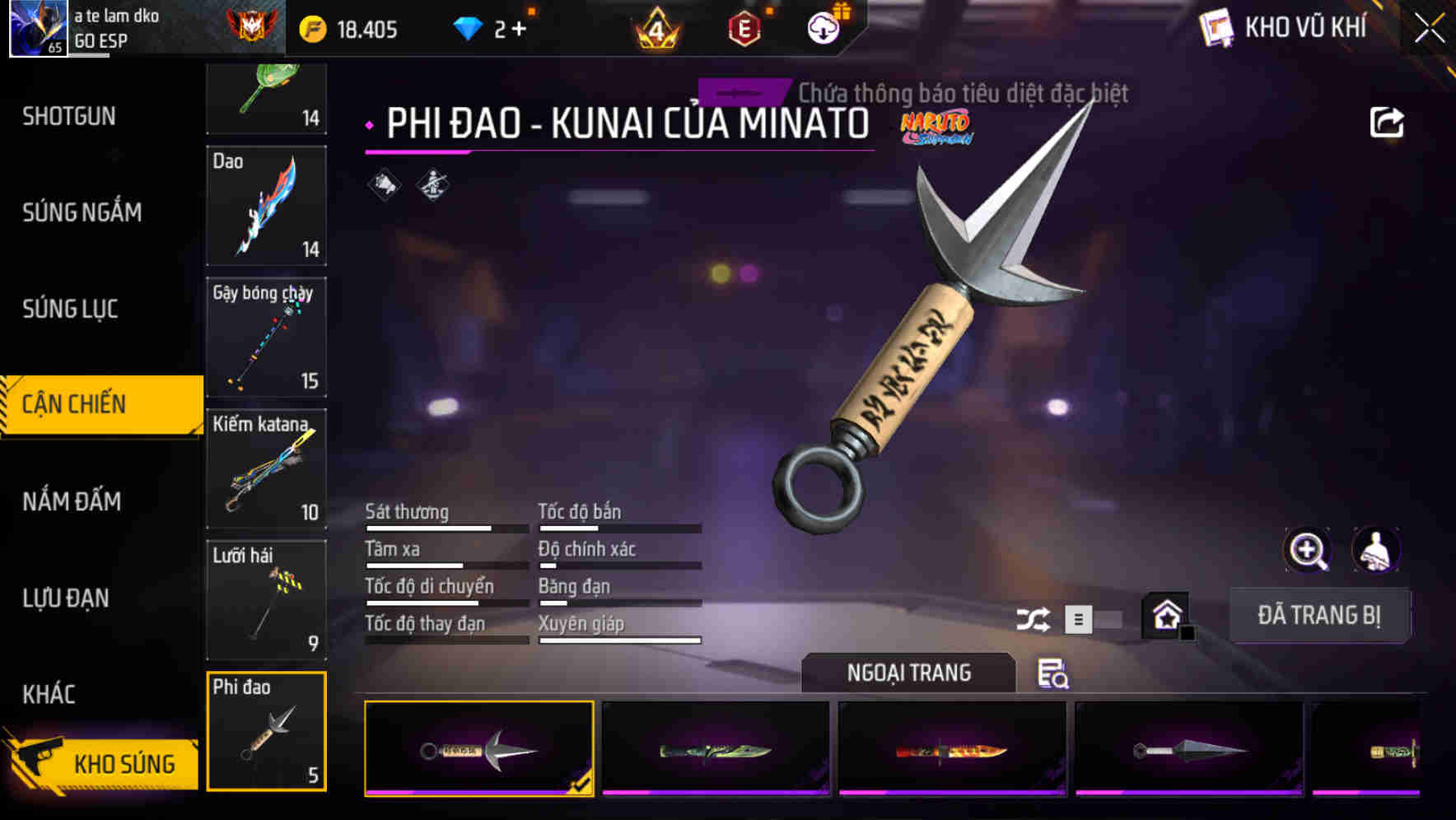
Task: Click the kill-announcement diamond badge under the title
Action: (381, 184)
